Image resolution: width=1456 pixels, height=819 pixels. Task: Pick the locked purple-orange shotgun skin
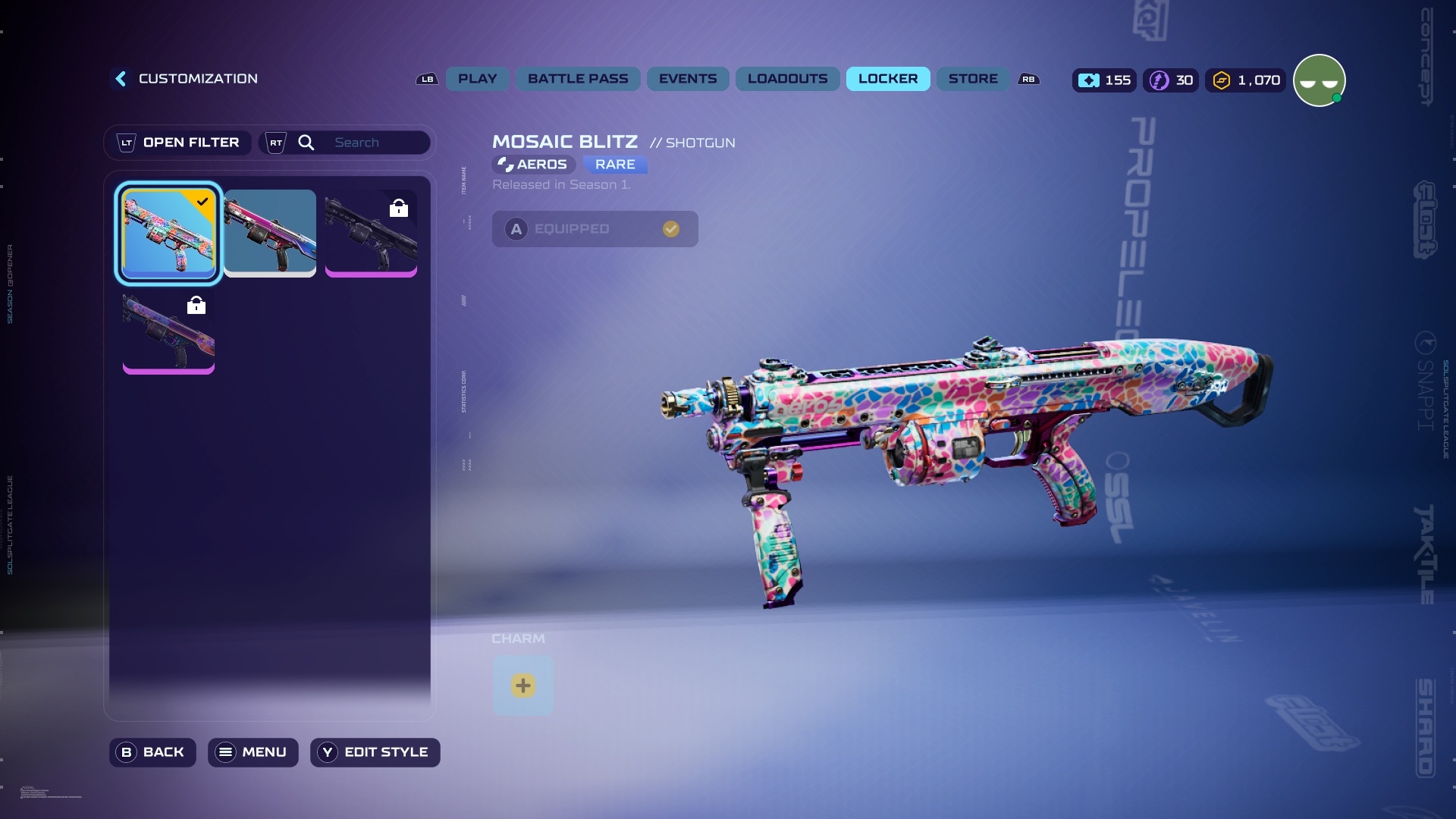(168, 331)
